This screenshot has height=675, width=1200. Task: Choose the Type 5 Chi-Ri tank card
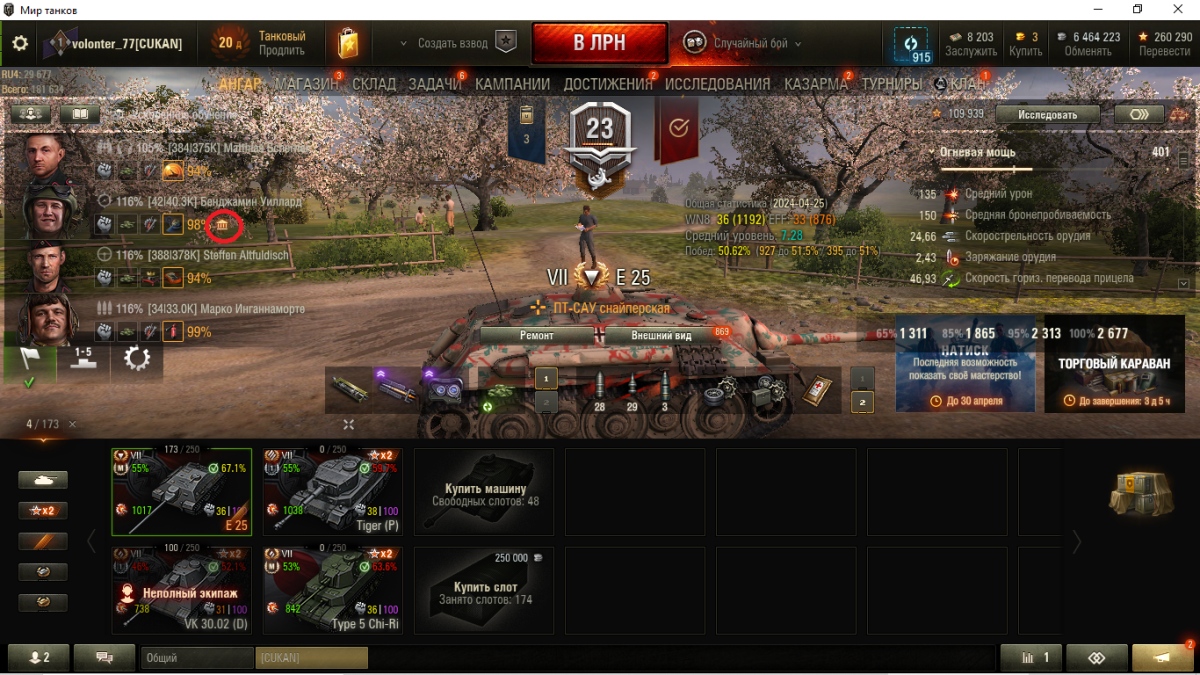tap(333, 589)
